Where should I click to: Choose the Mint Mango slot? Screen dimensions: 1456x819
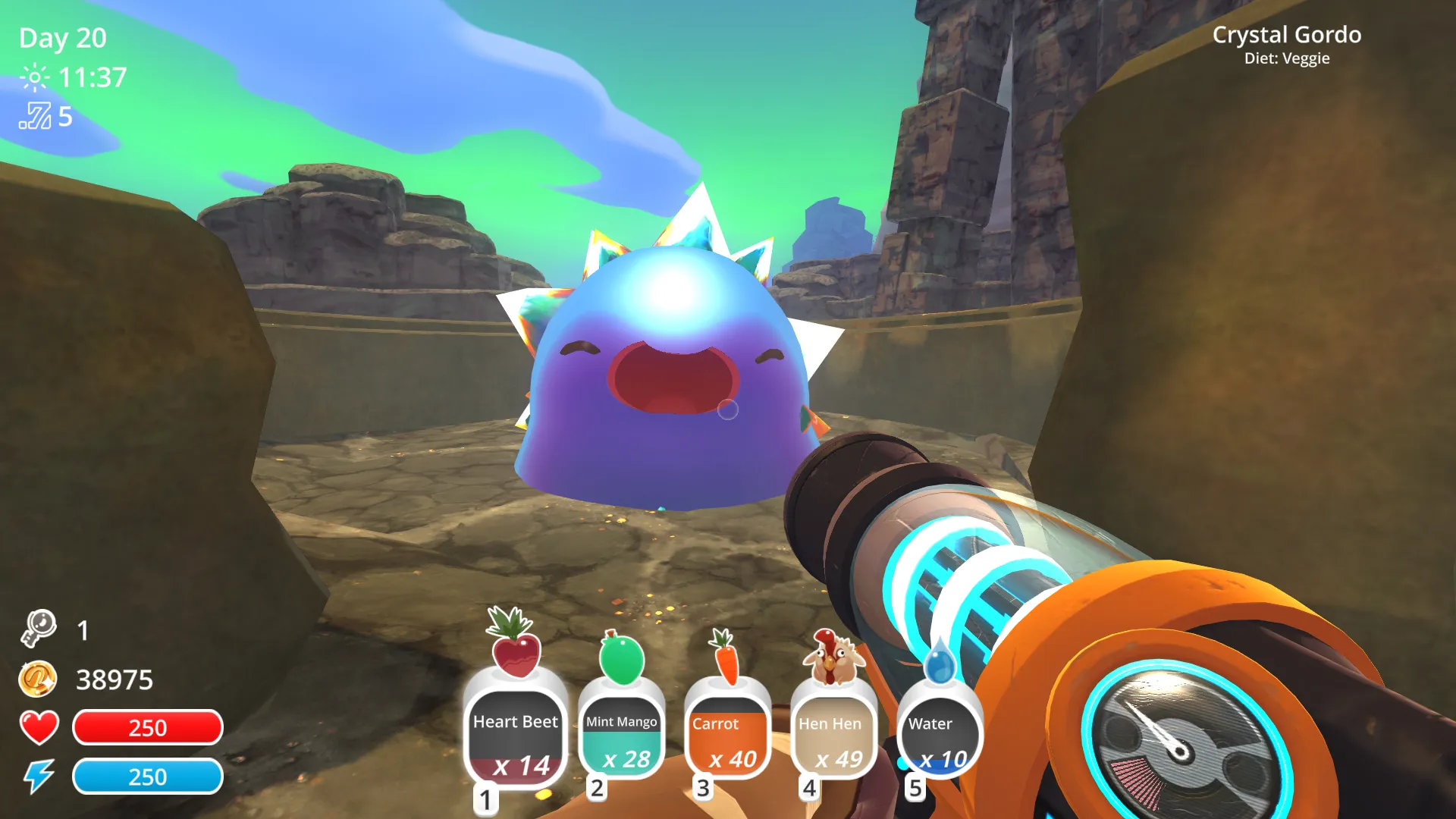622,737
